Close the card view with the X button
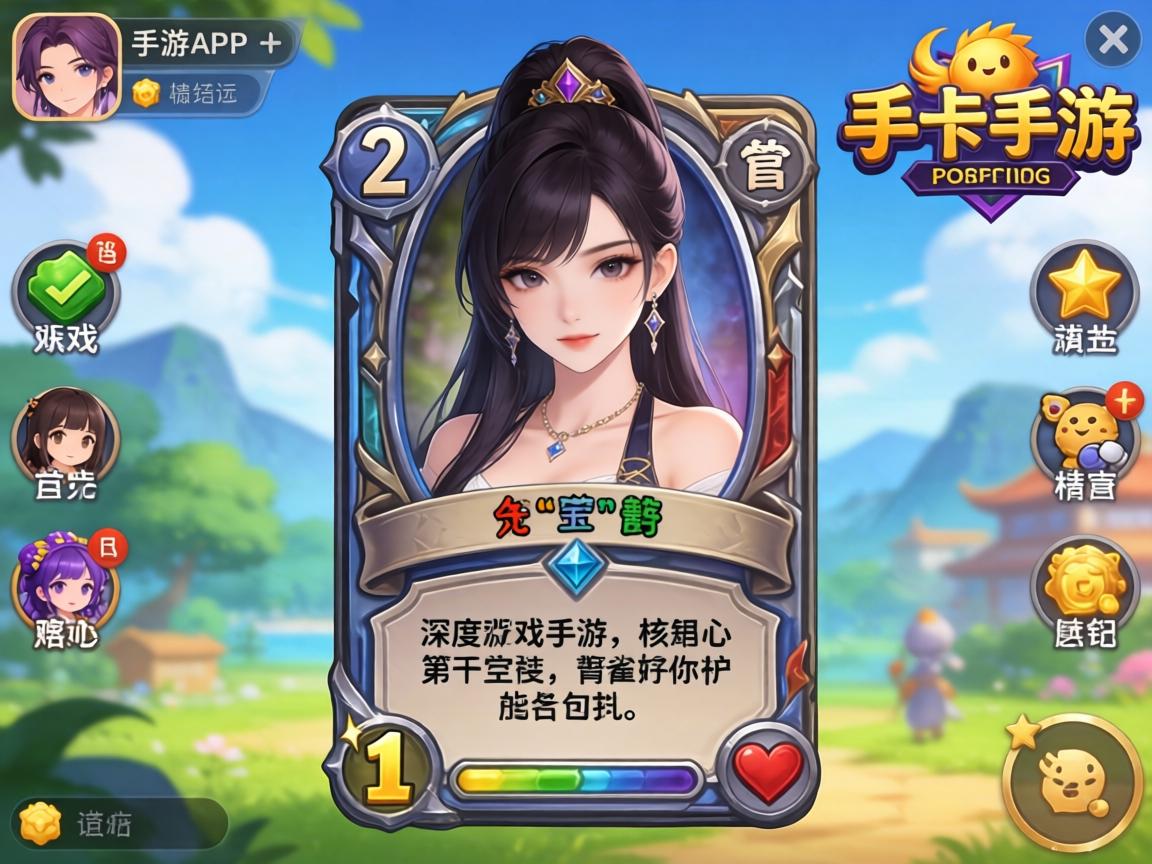 click(1113, 41)
